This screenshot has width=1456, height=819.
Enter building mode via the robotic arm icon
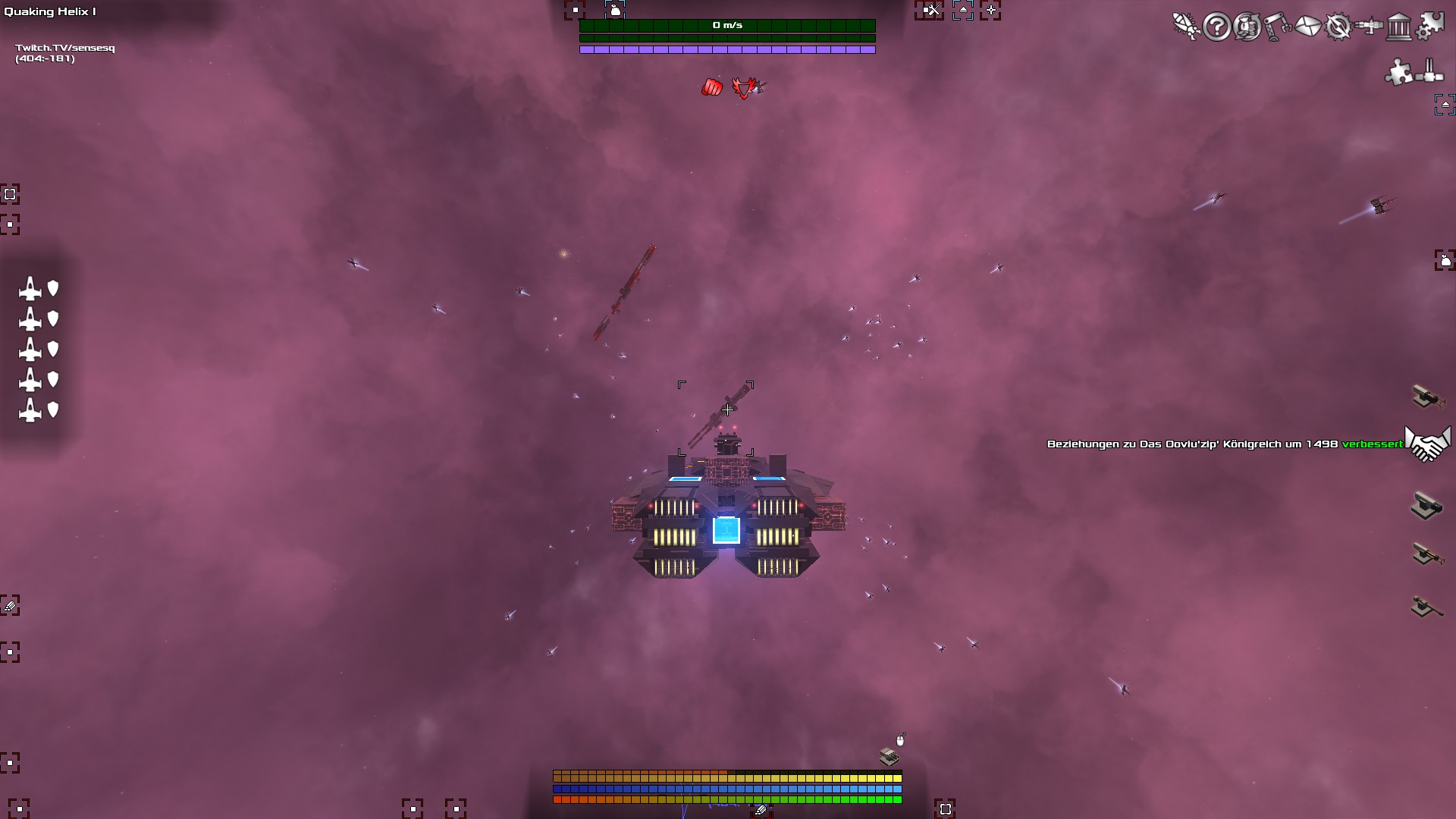pyautogui.click(x=1276, y=27)
